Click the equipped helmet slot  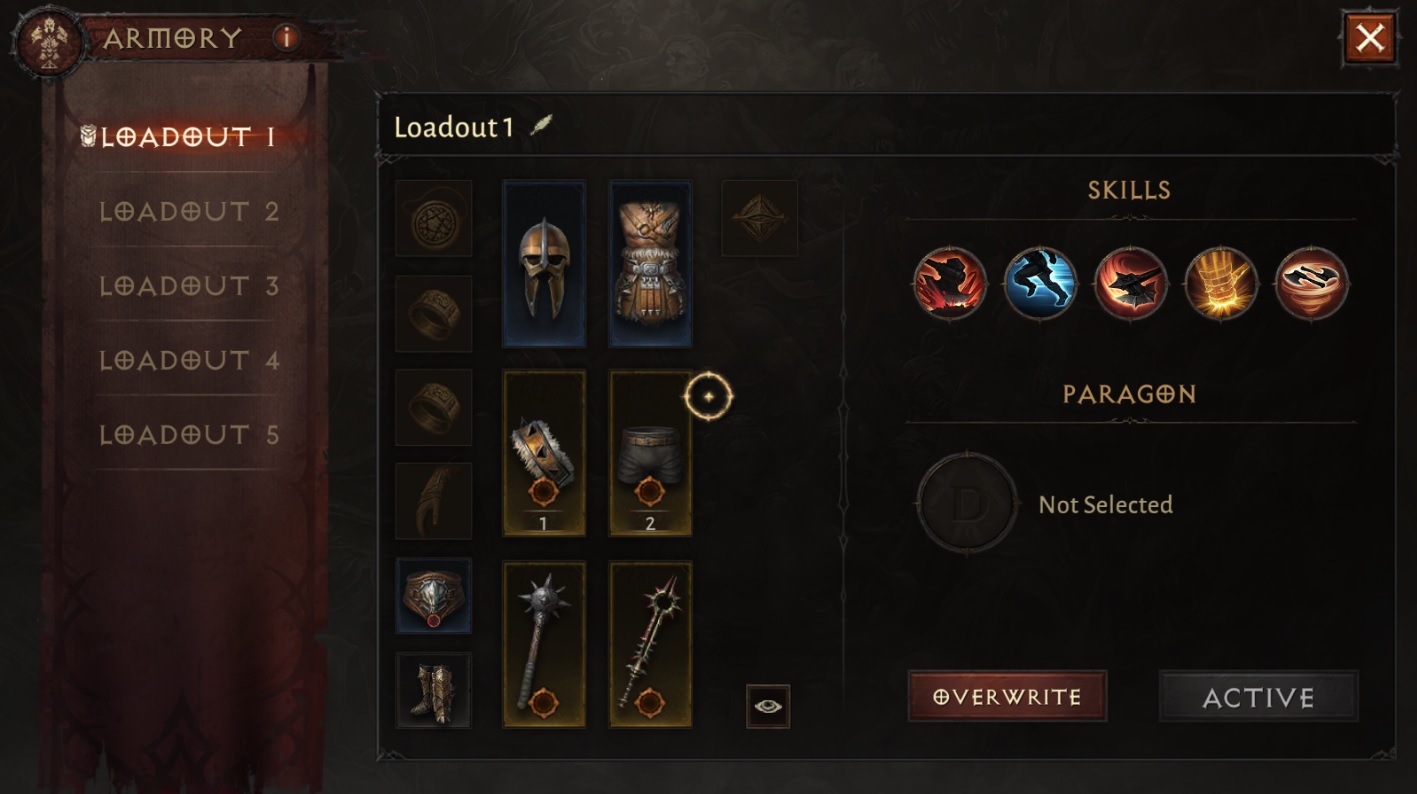(544, 262)
